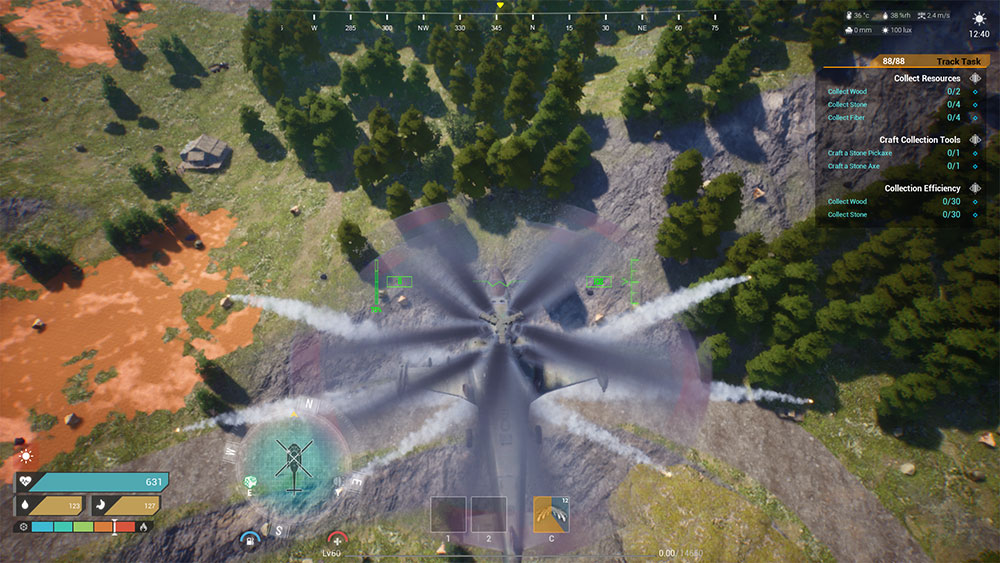Open the Craft Collection Tools task group

coord(919,140)
